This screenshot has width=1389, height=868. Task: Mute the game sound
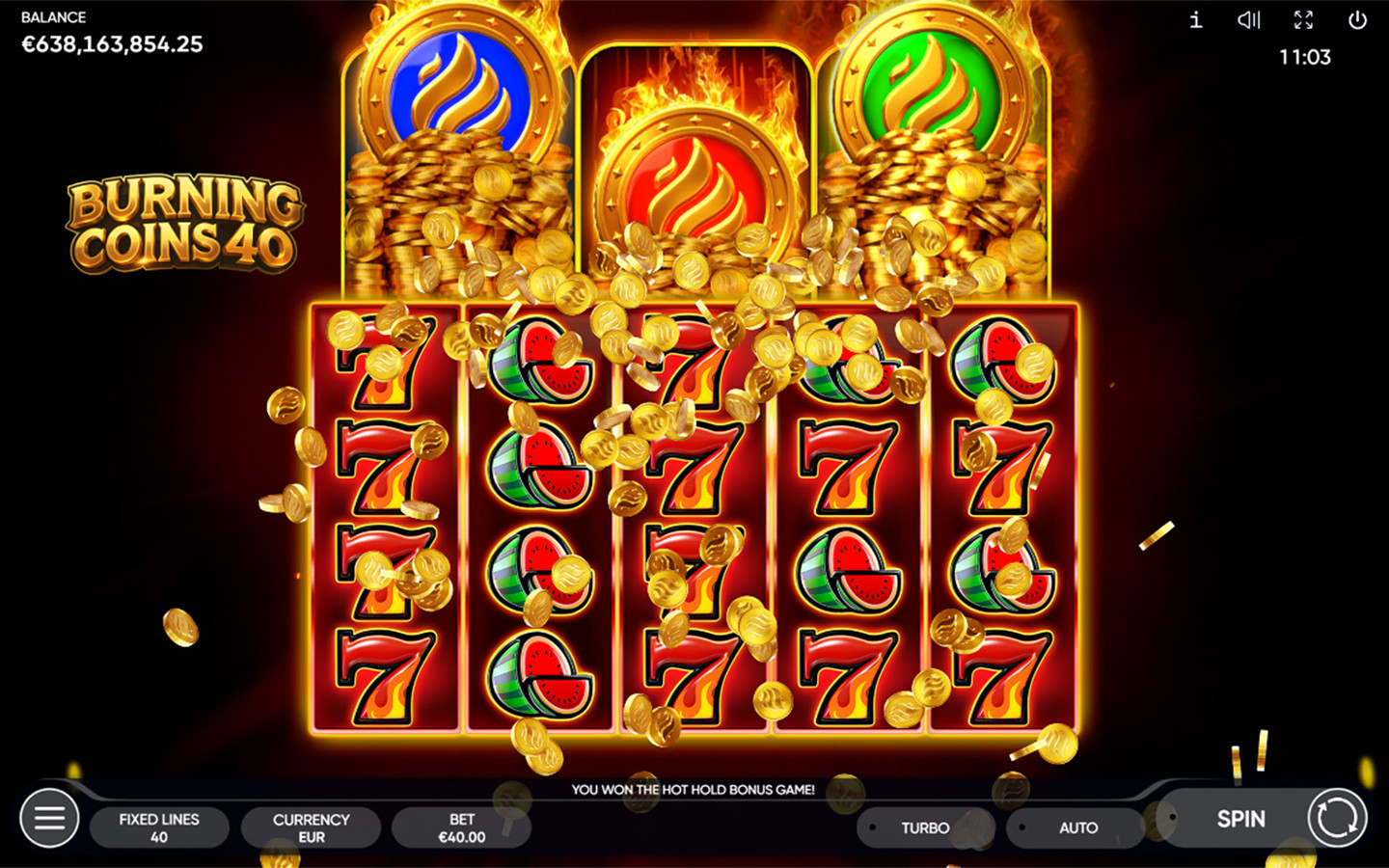(x=1249, y=20)
